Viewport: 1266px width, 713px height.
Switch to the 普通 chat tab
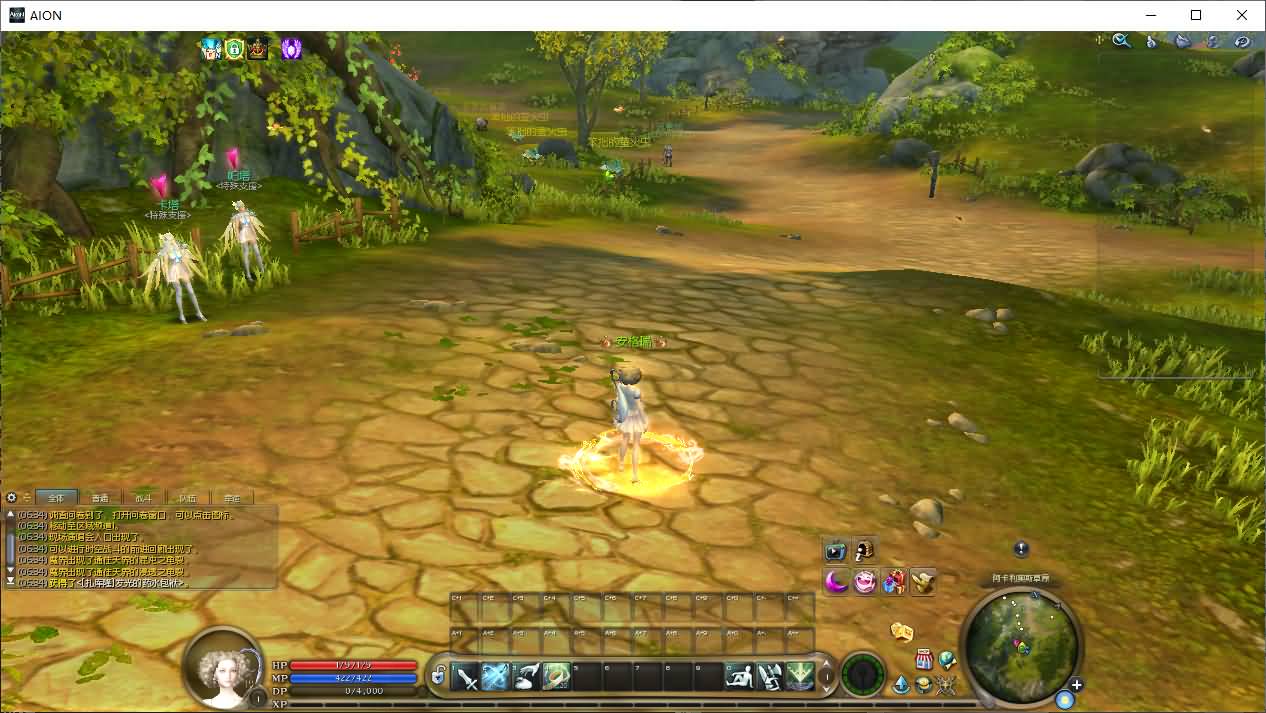(100, 498)
